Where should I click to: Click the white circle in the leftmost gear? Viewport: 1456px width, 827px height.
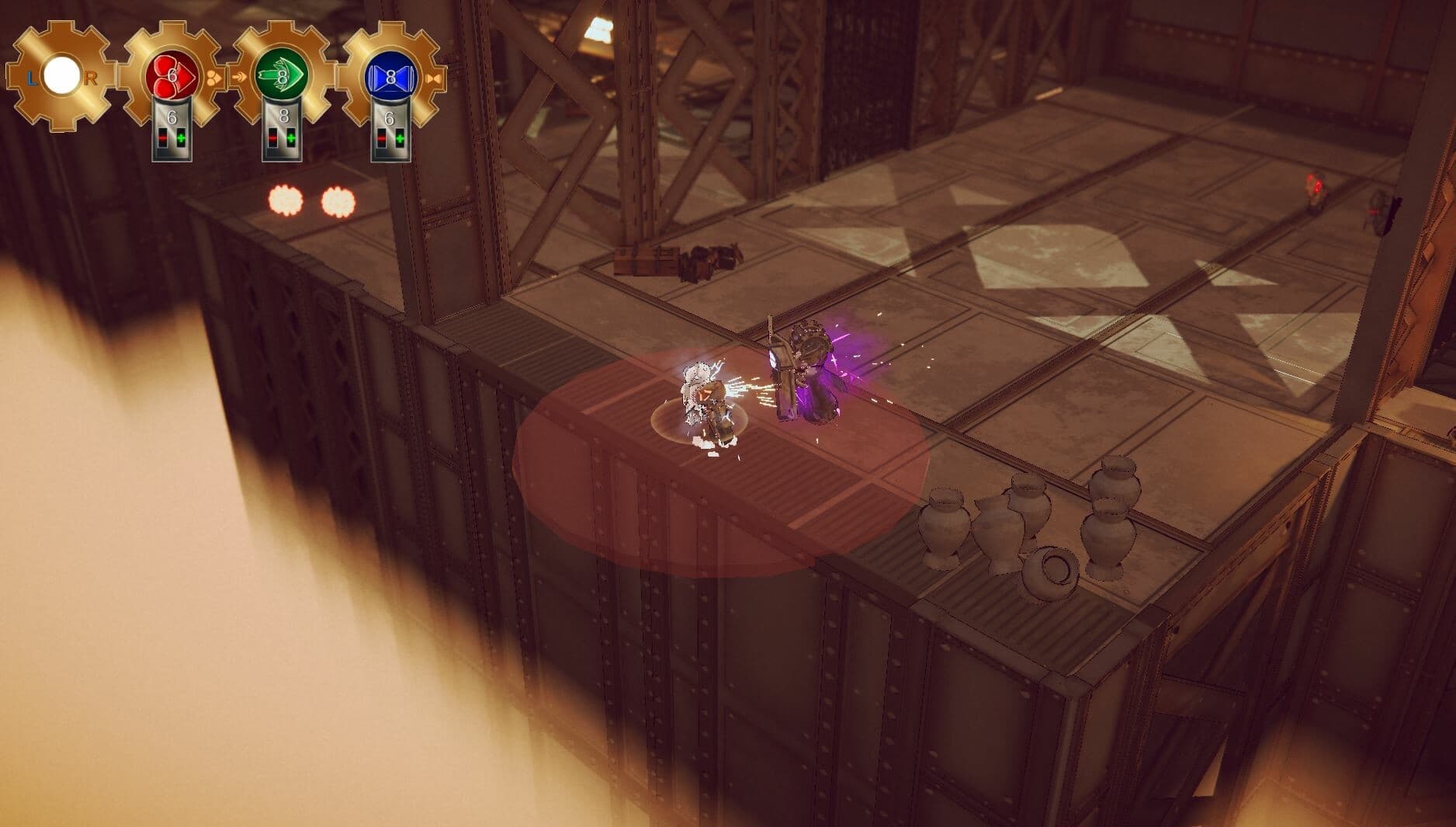click(x=62, y=75)
